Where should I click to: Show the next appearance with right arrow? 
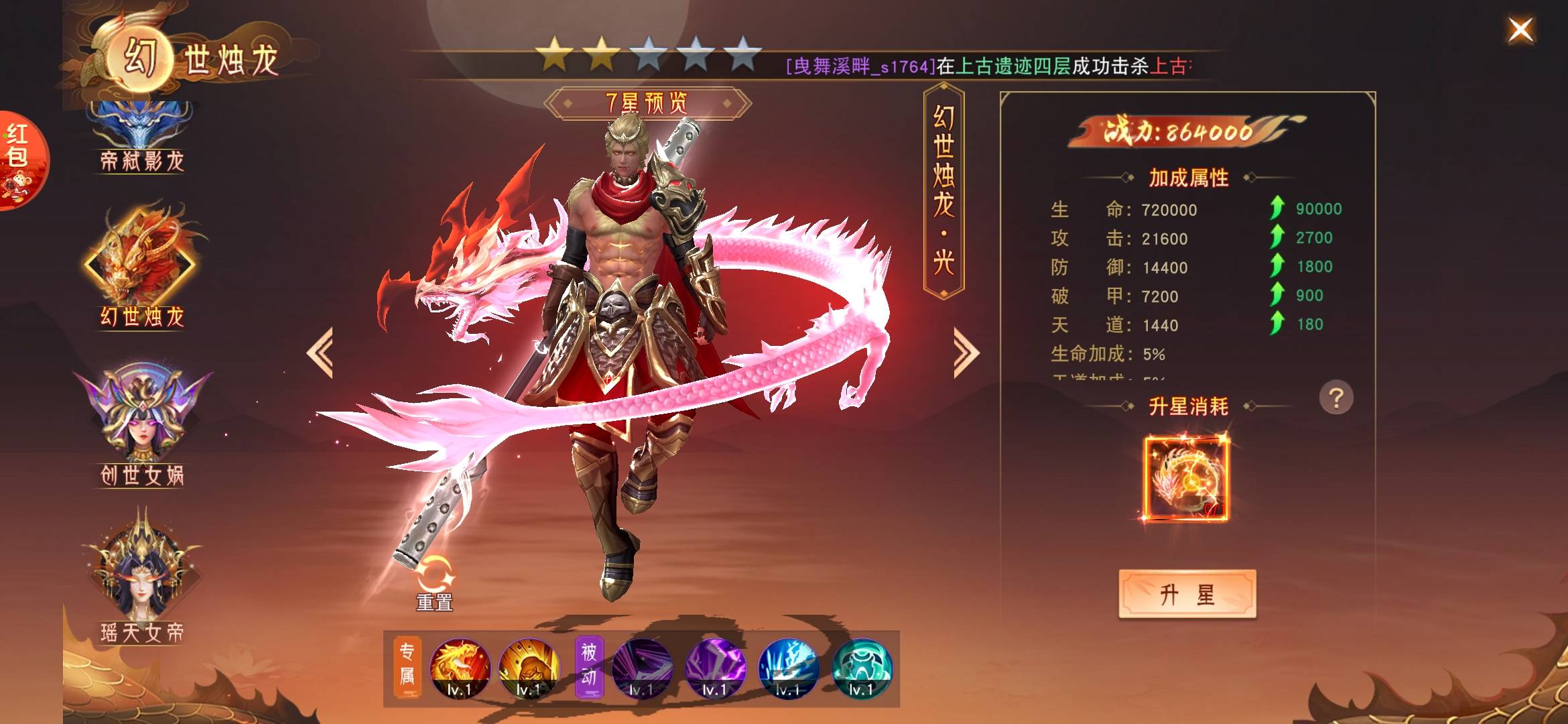pyautogui.click(x=966, y=353)
